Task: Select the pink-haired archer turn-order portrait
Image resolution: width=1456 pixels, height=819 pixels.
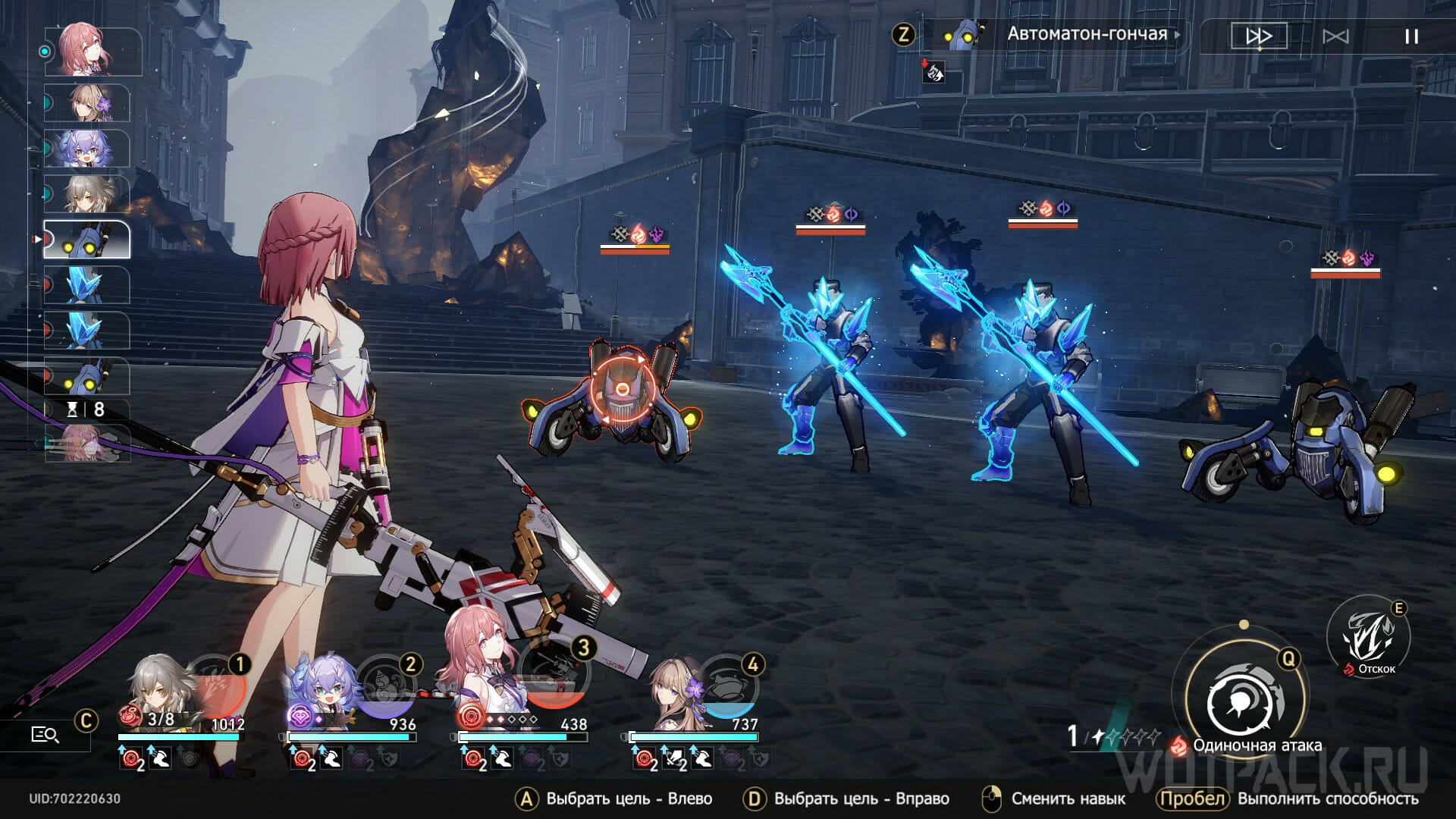Action: click(x=93, y=51)
